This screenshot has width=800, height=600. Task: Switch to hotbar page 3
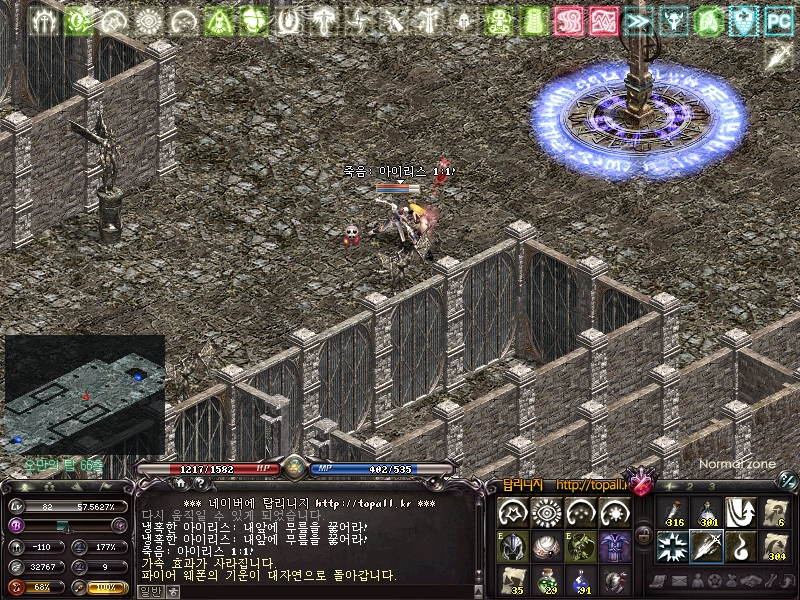(712, 485)
